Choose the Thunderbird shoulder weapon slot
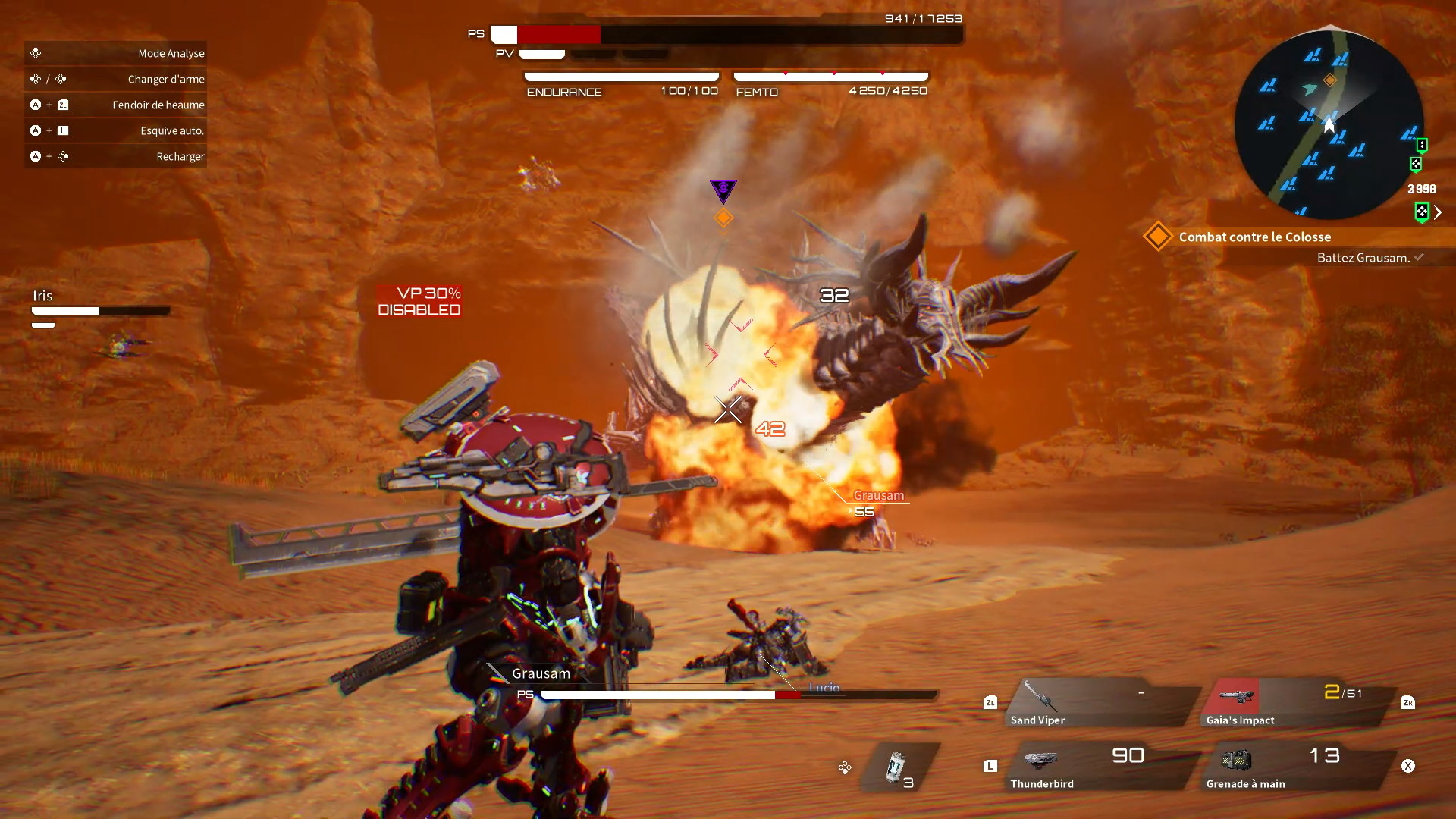The width and height of the screenshot is (1456, 819). coord(1100,767)
